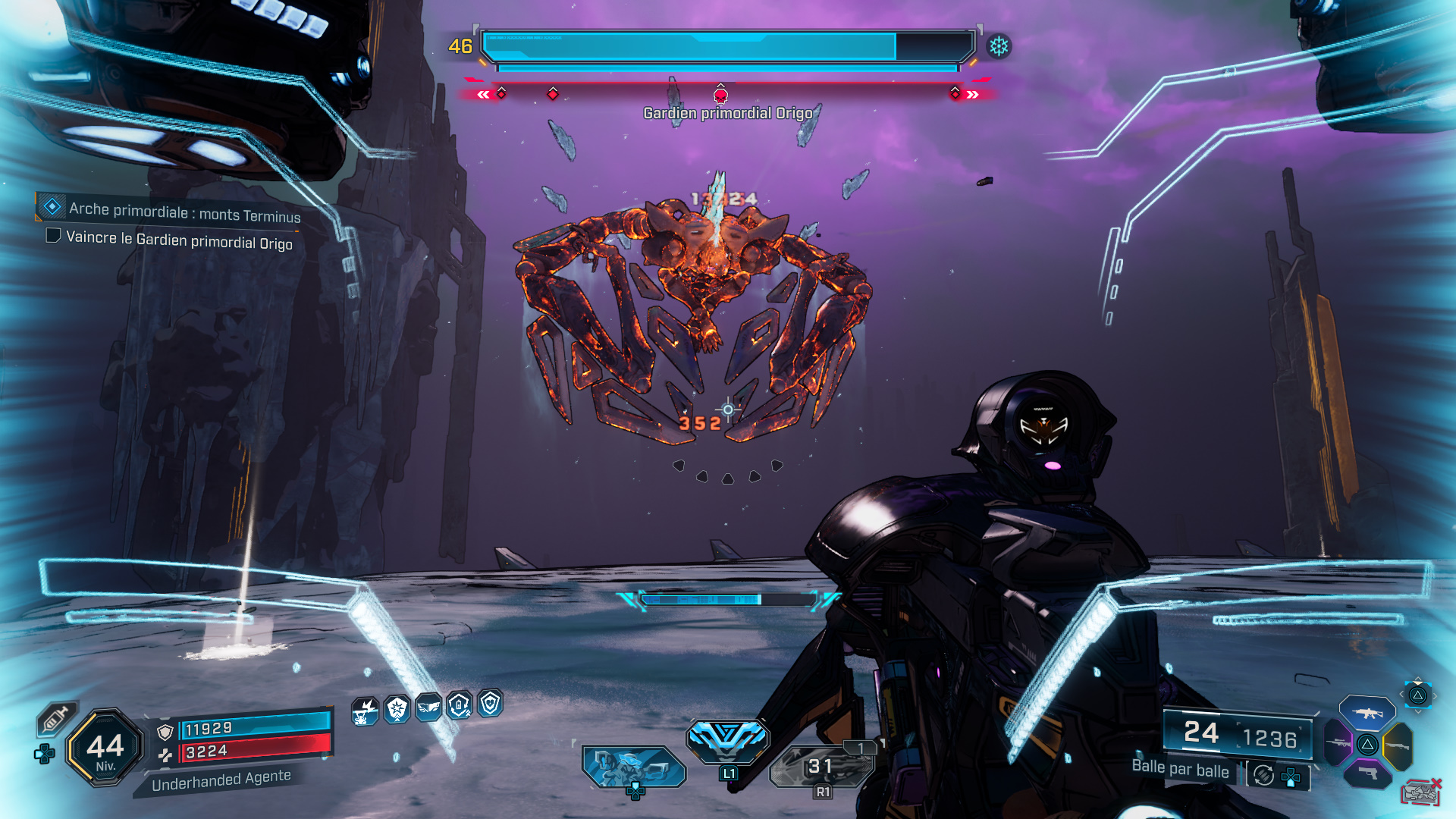The height and width of the screenshot is (819, 1456).
Task: Toggle the firing mode swap icon
Action: [x=1263, y=775]
